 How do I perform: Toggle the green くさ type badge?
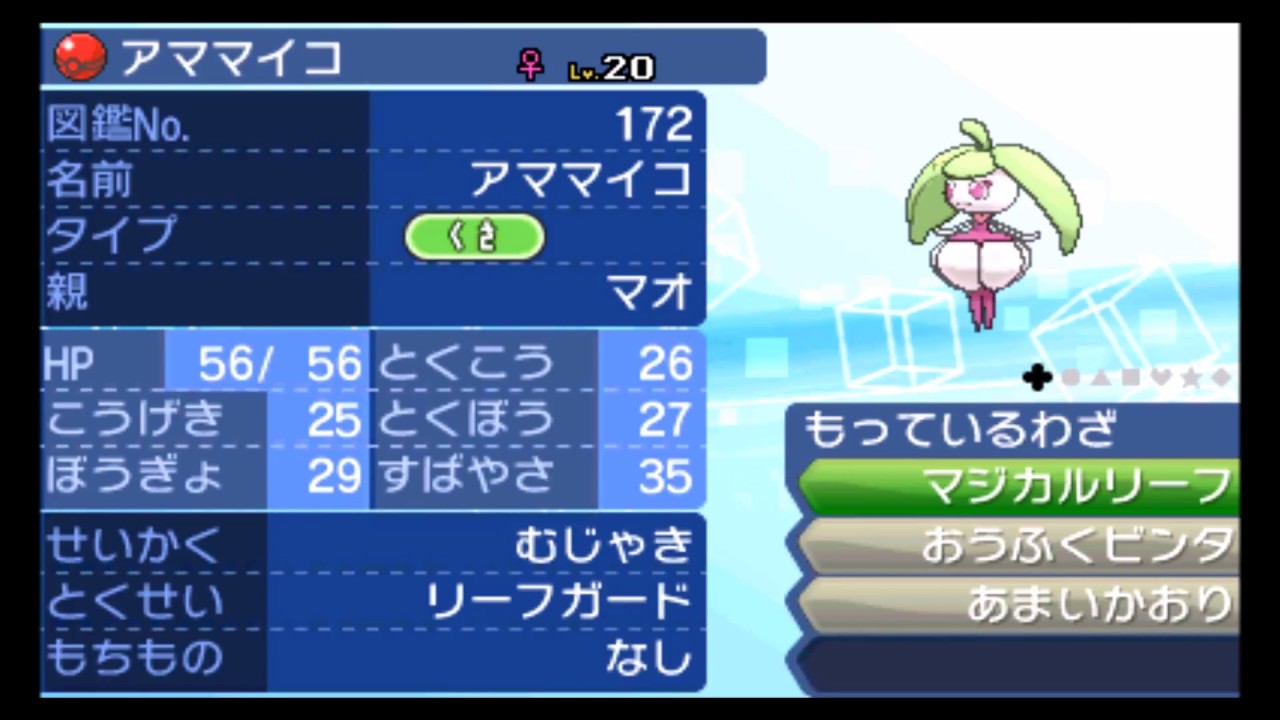pos(474,236)
